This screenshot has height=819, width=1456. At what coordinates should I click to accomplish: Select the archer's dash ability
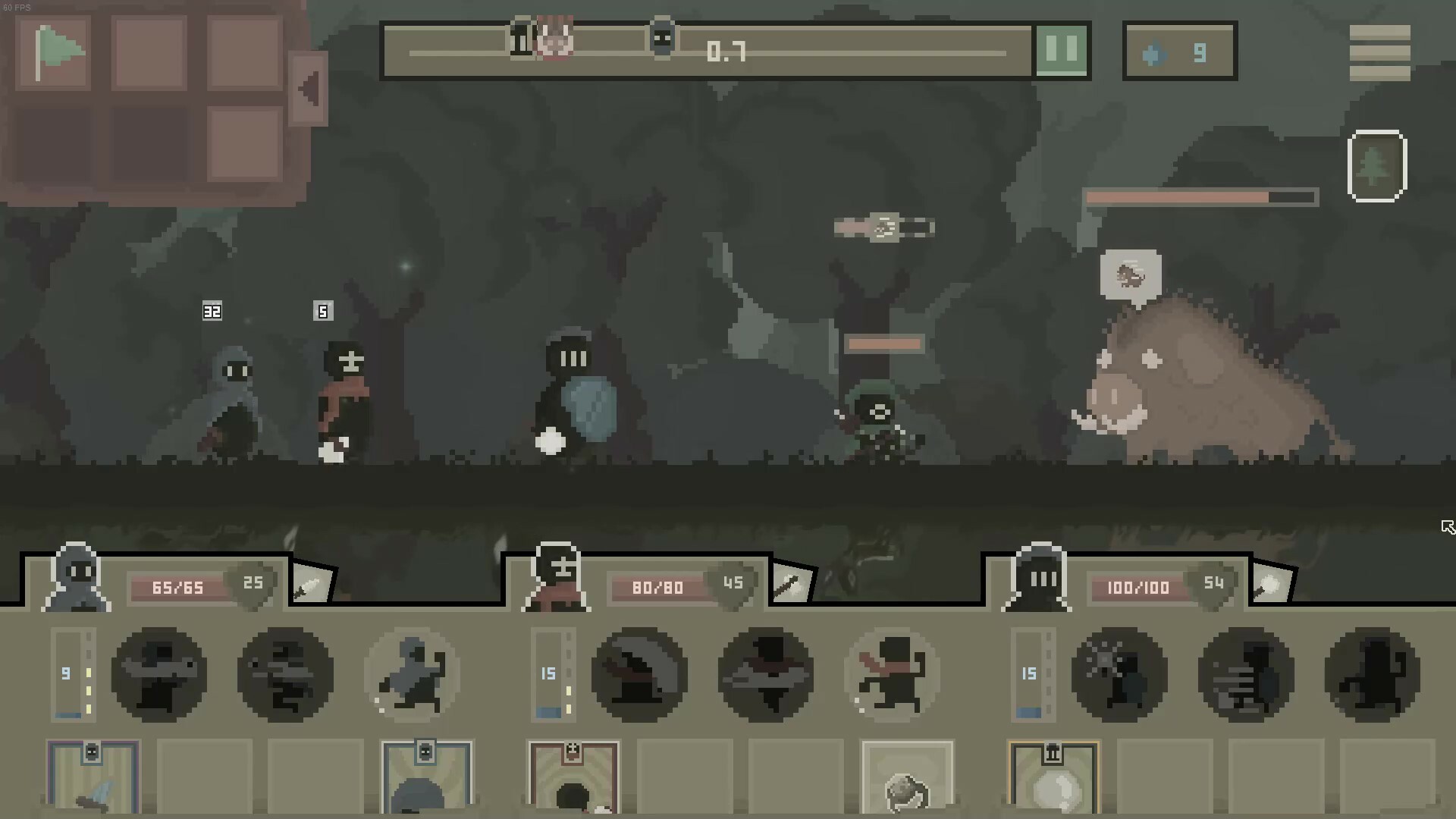(x=412, y=675)
